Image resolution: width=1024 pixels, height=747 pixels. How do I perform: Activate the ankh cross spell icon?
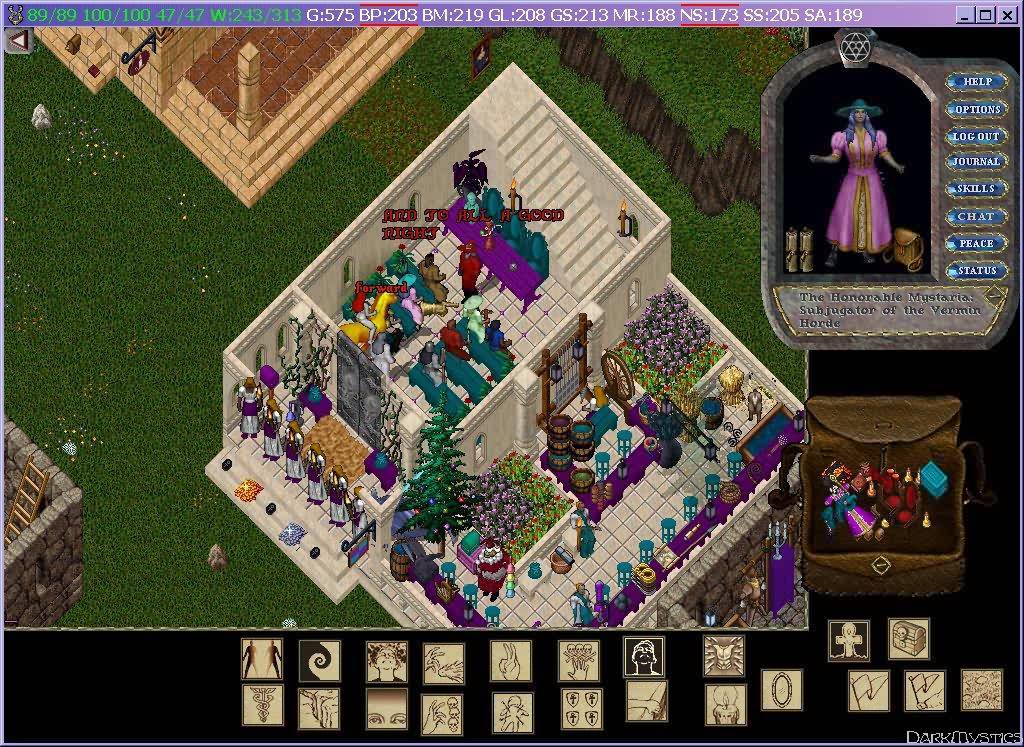tap(848, 640)
